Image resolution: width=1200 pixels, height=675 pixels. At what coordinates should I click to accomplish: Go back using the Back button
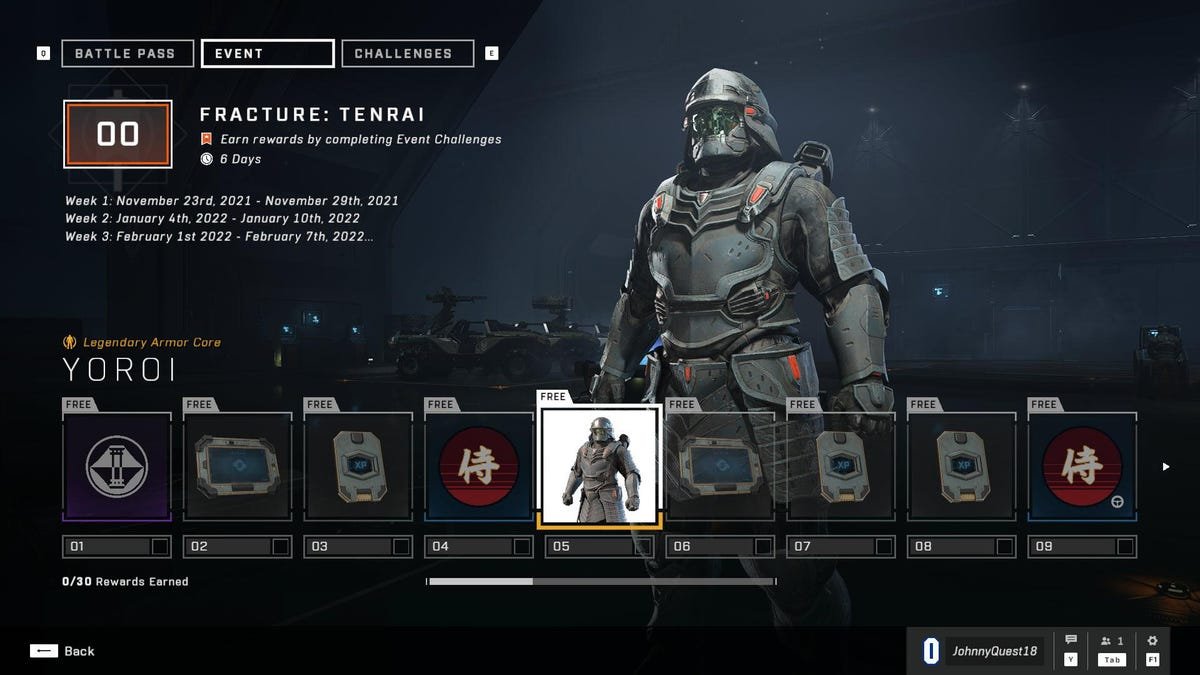(x=63, y=651)
